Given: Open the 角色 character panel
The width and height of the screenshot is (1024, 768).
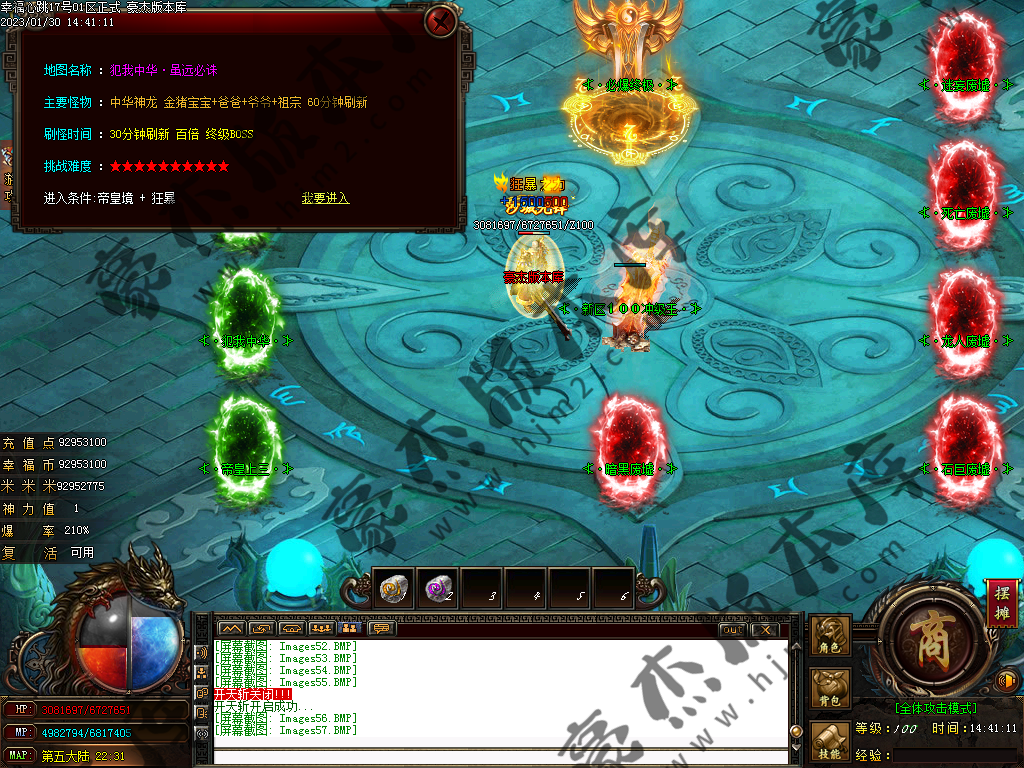Looking at the screenshot, I should [x=831, y=636].
